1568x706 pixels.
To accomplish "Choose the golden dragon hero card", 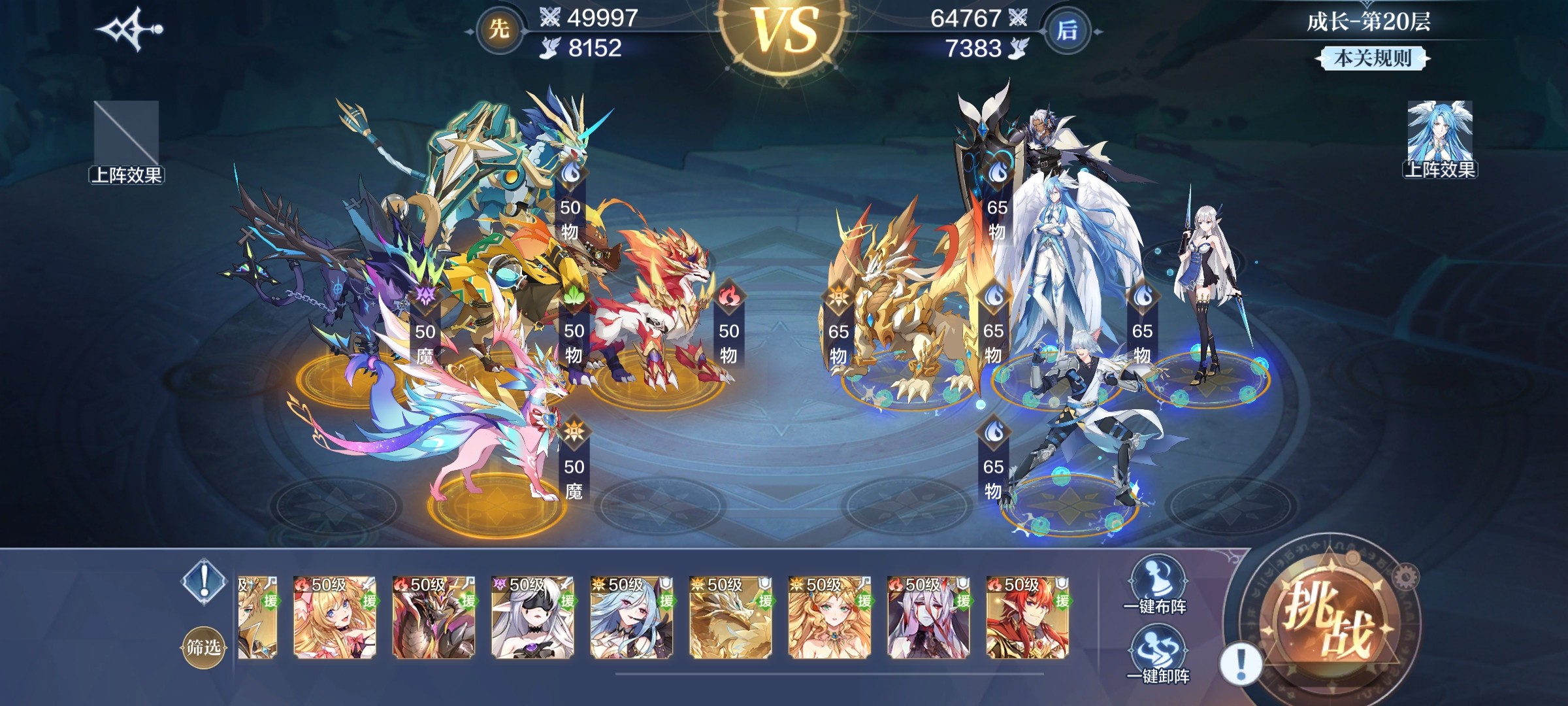I will pyautogui.click(x=730, y=618).
